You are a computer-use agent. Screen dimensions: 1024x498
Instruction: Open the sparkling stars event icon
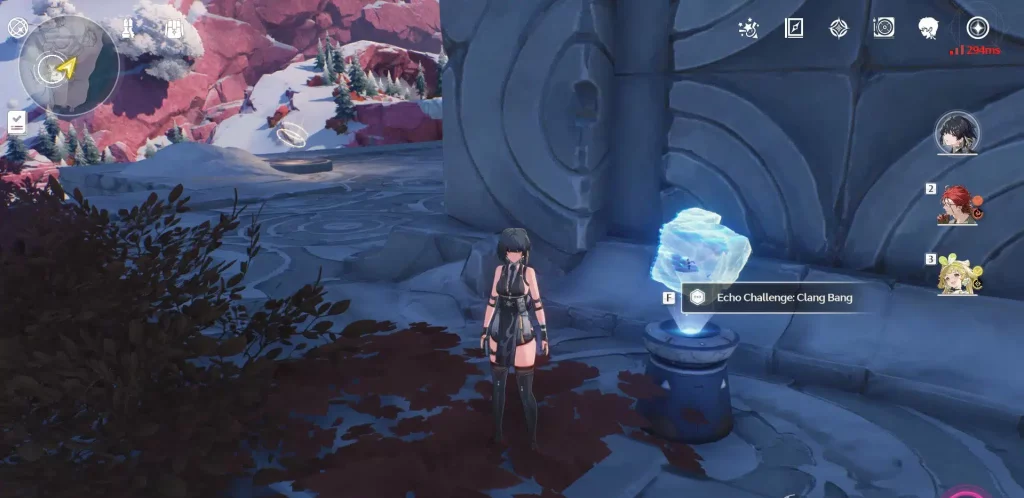point(747,28)
